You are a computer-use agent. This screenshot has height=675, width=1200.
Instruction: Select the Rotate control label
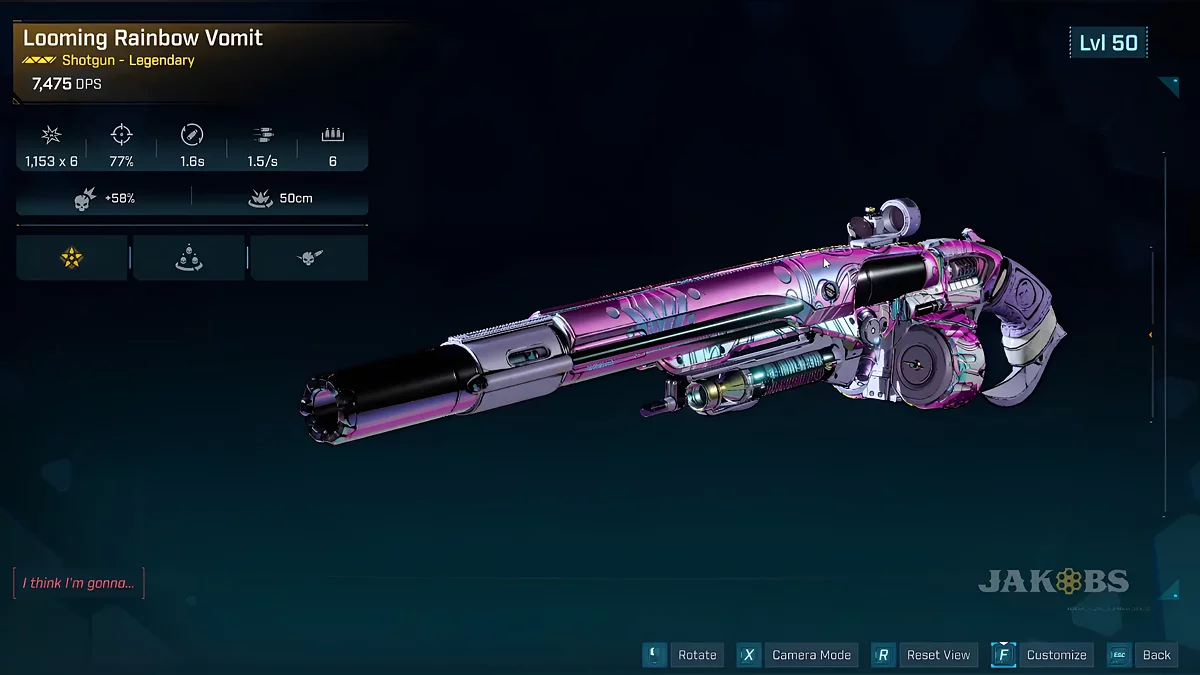[697, 655]
